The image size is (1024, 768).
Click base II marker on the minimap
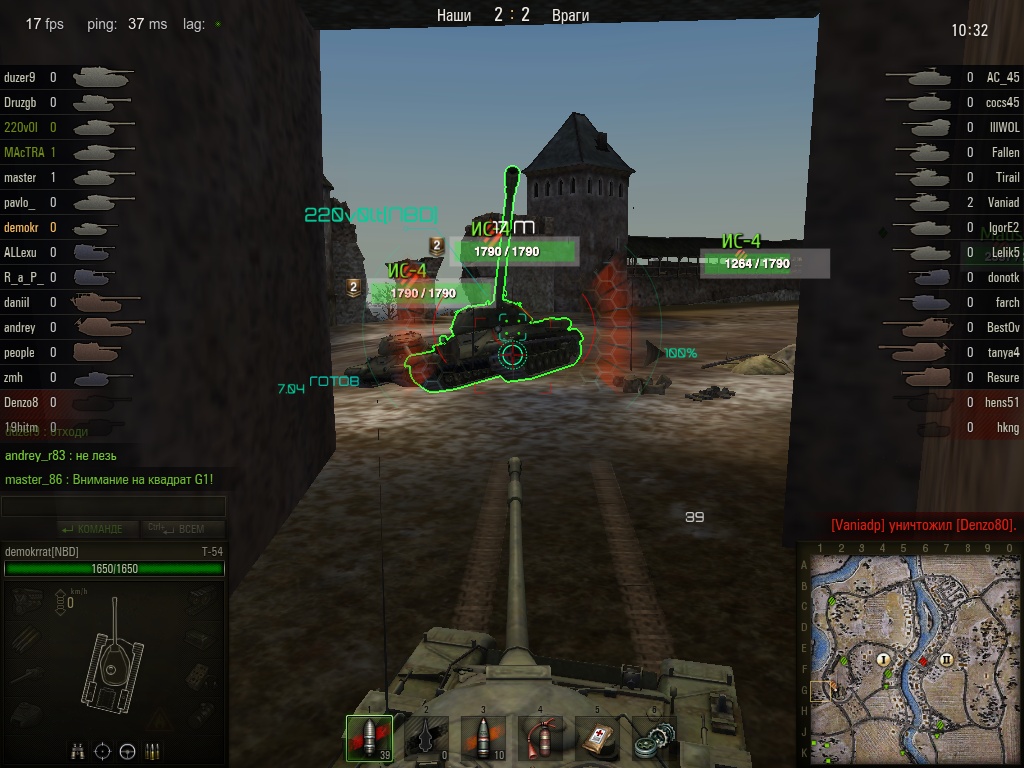pyautogui.click(x=946, y=659)
